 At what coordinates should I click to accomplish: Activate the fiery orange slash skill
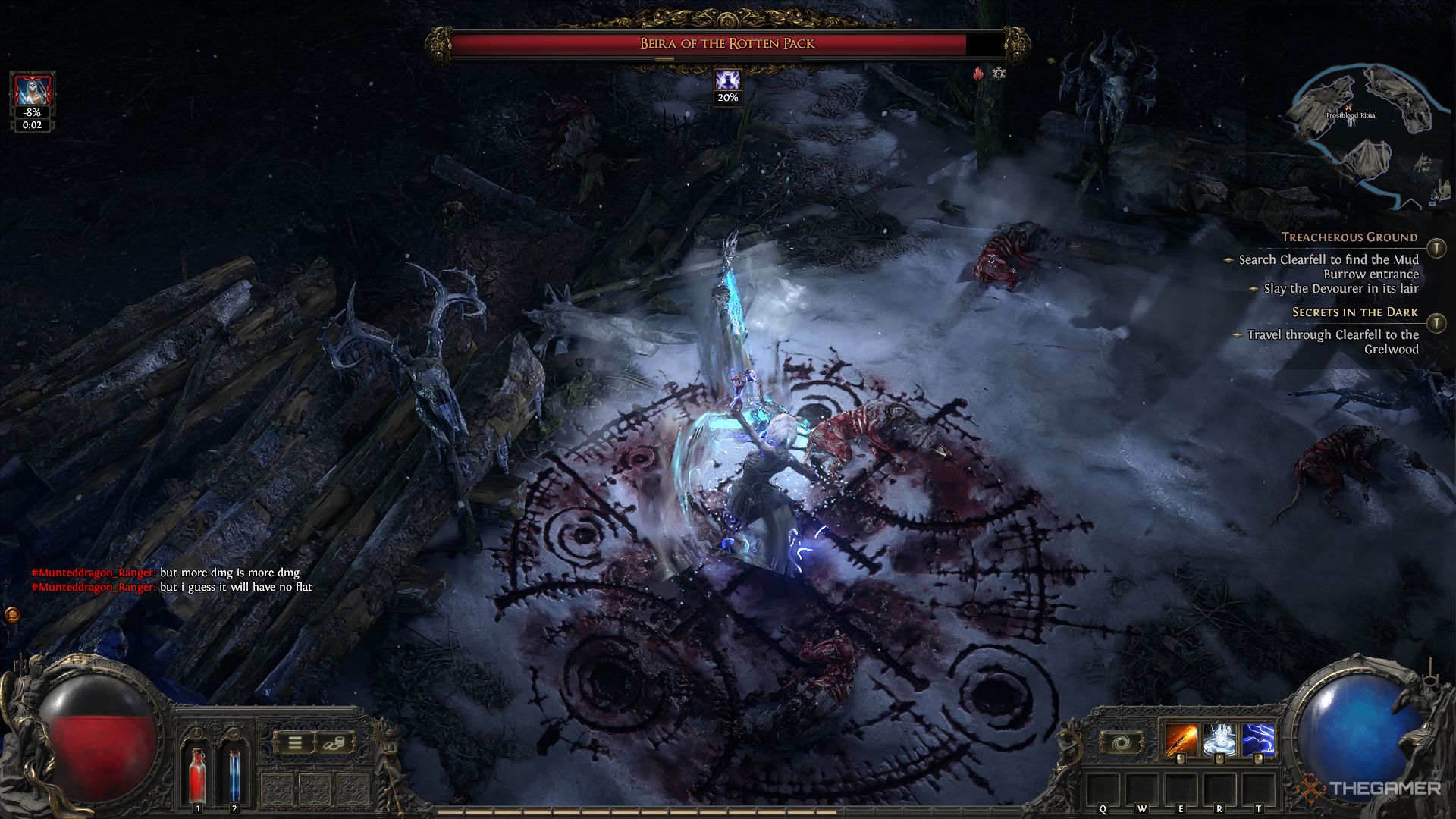click(1181, 740)
